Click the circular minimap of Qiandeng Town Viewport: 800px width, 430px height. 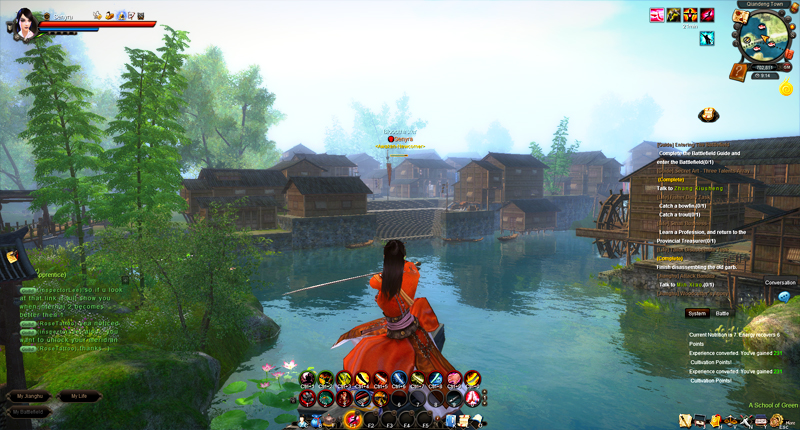click(764, 38)
